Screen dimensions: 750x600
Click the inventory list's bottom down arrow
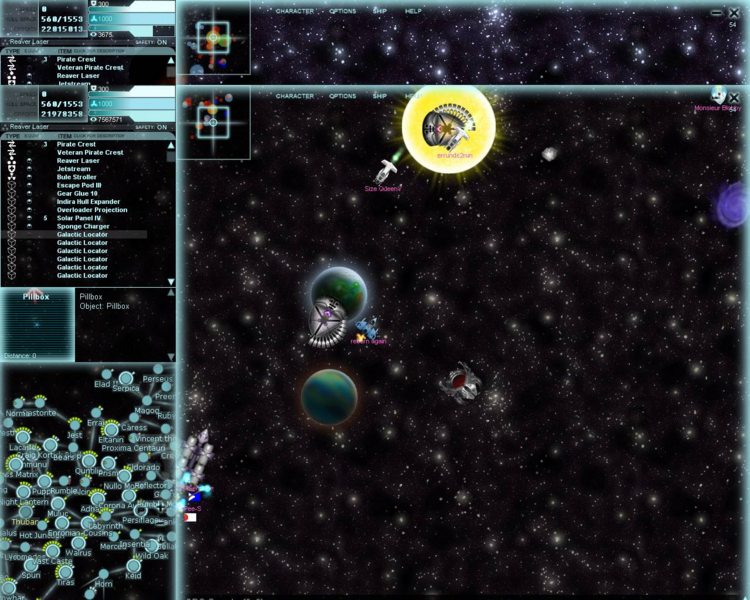coord(171,281)
